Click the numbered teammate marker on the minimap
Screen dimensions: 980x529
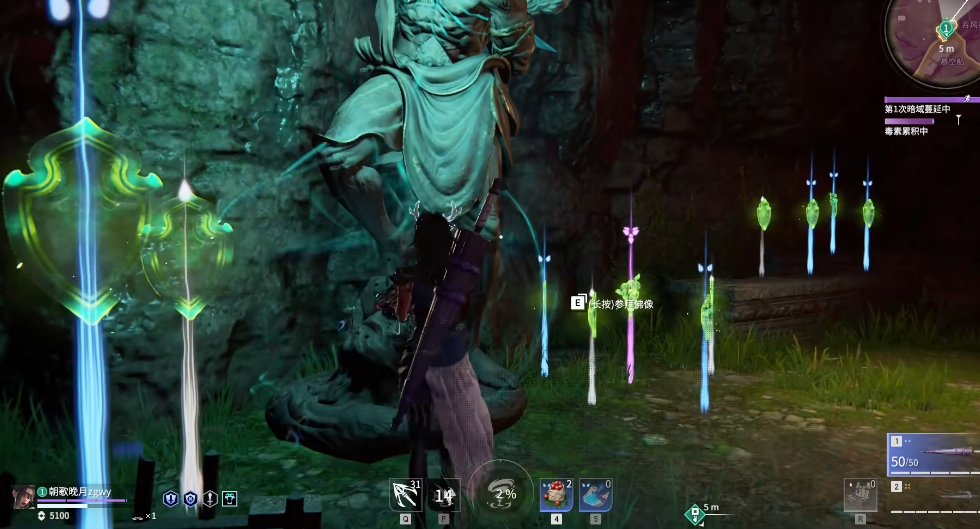[945, 31]
